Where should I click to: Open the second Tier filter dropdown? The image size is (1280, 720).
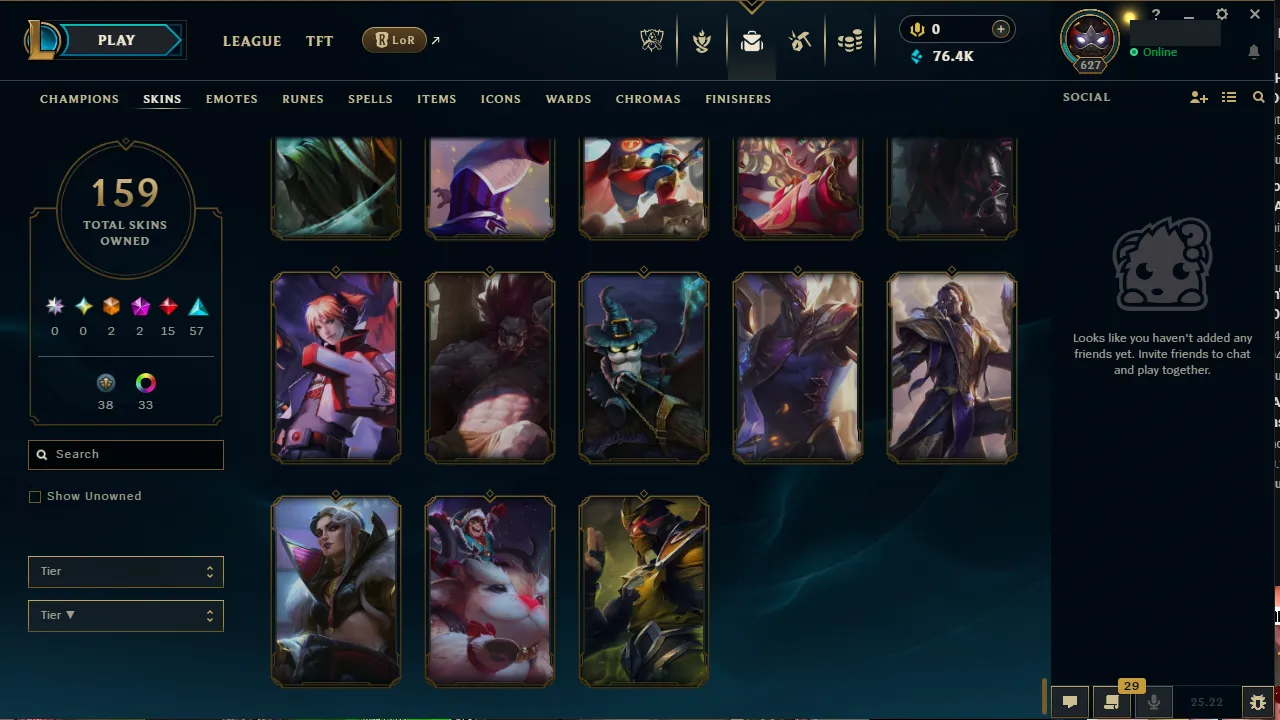(125, 615)
